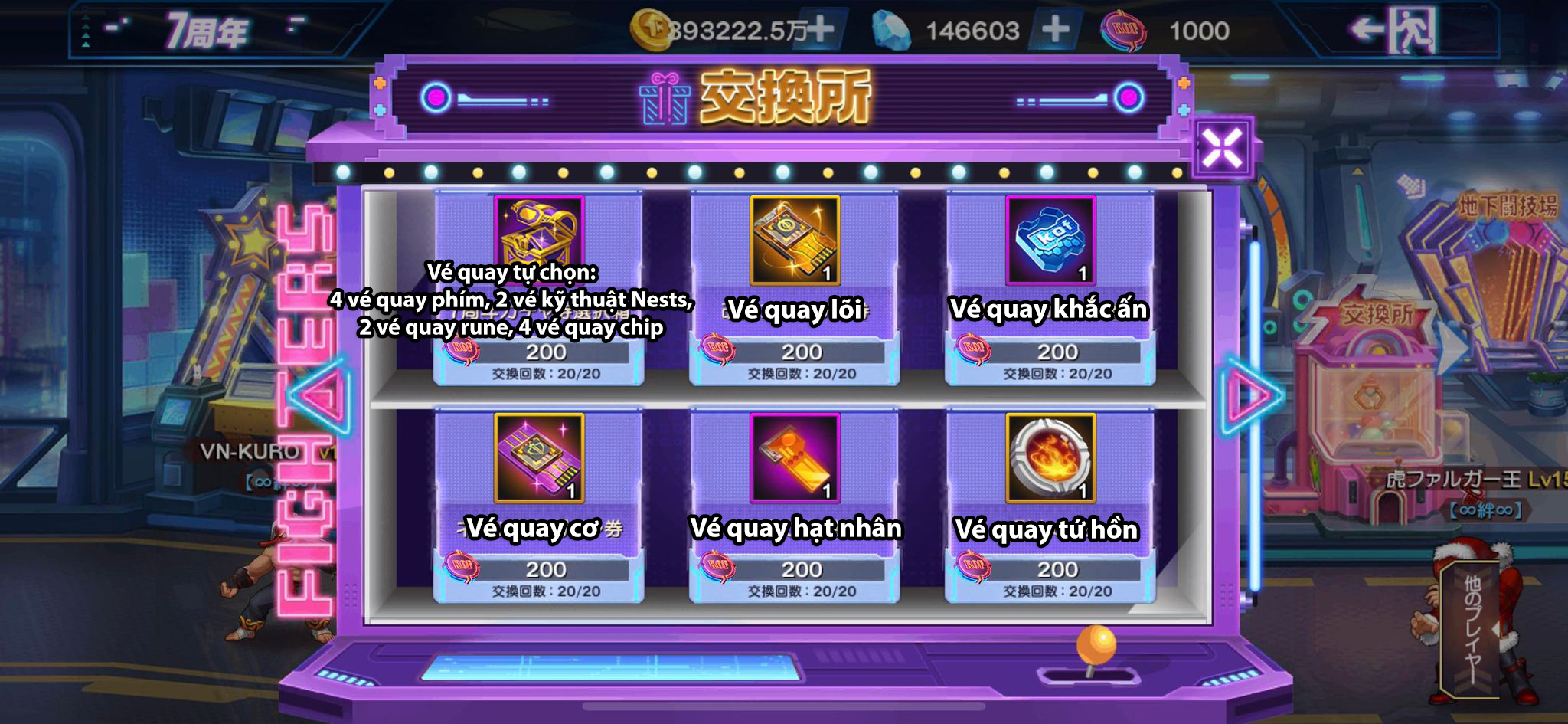This screenshot has width=1568, height=724.
Task: Select the Vé quay cơ ticket
Action: coord(539,458)
